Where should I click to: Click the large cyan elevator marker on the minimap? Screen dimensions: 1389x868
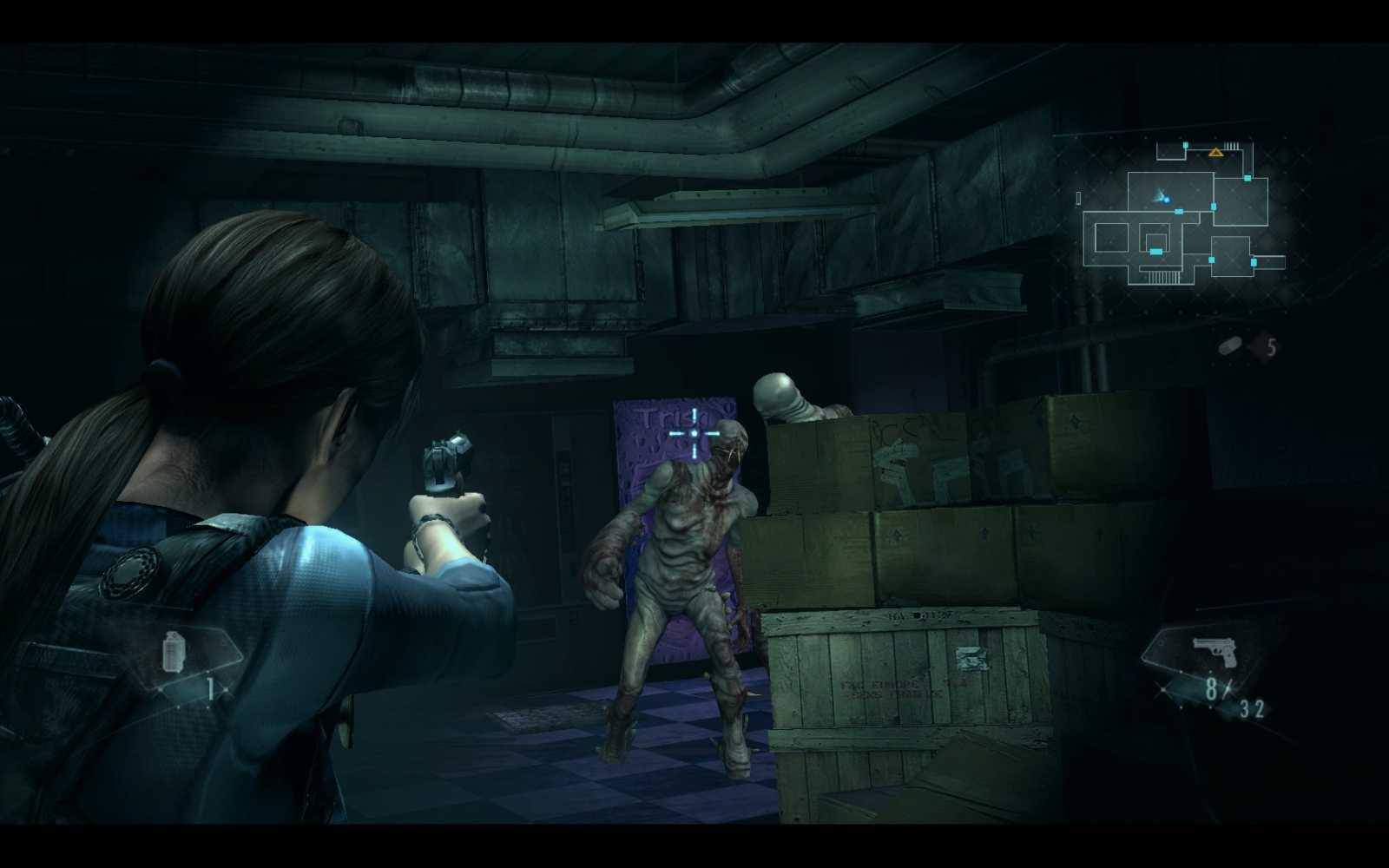tap(1156, 253)
